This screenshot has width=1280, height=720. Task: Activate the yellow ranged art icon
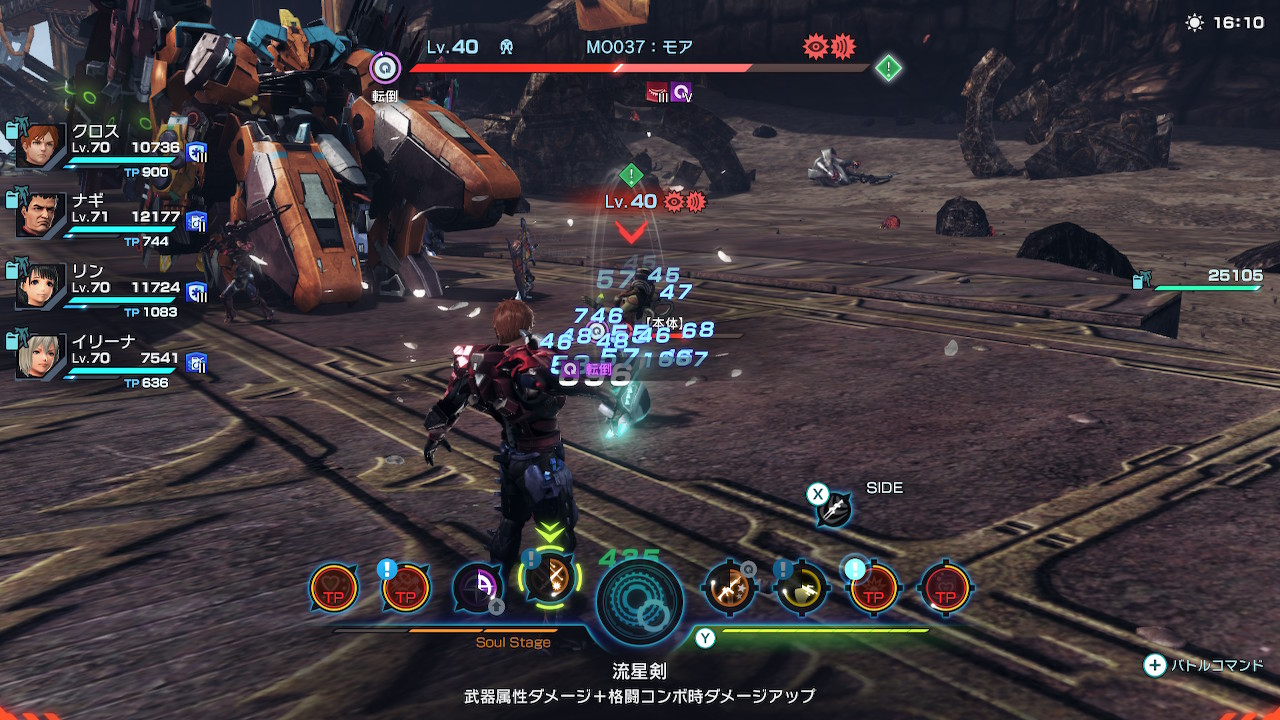[802, 587]
